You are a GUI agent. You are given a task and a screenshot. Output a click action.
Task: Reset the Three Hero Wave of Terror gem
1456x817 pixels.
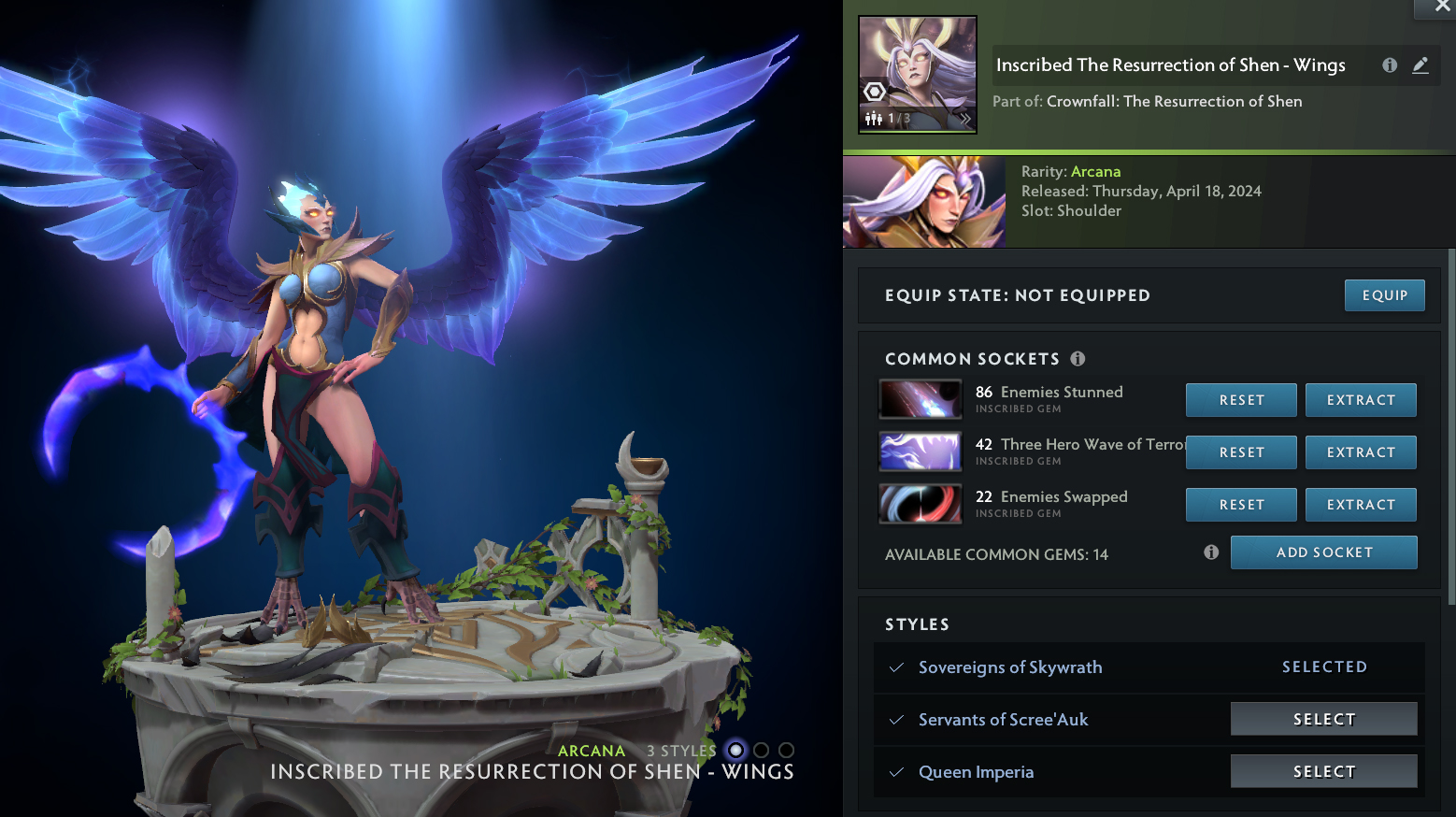(x=1241, y=452)
